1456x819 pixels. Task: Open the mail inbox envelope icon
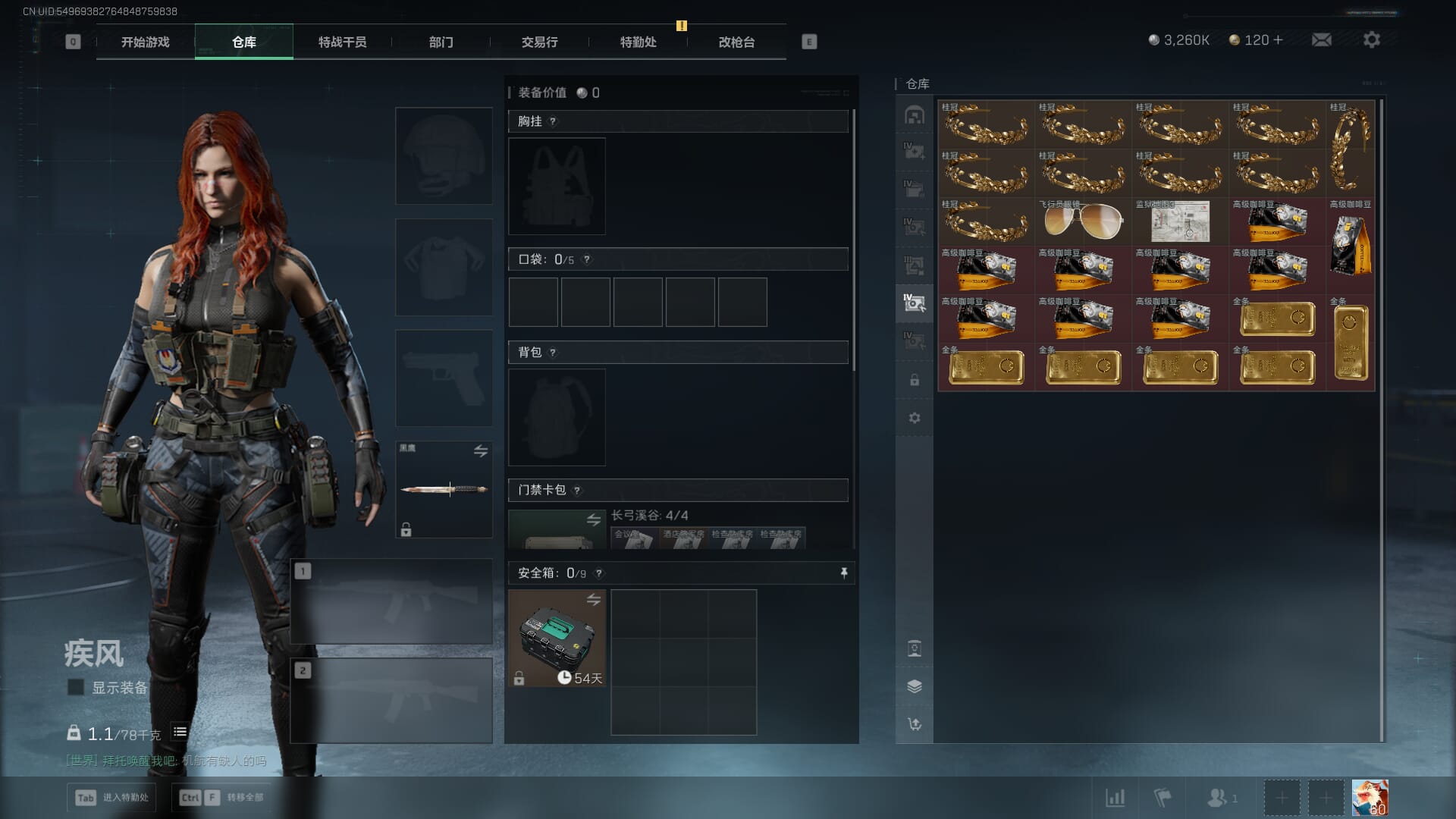(1321, 39)
